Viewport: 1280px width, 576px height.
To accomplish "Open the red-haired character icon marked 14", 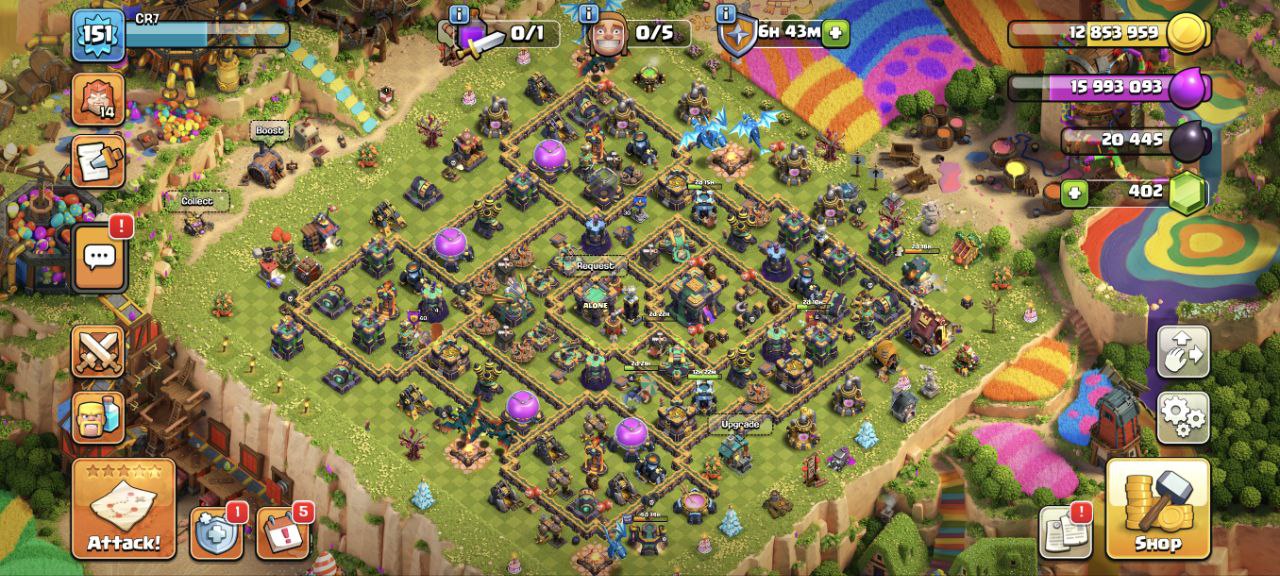I will (x=98, y=99).
